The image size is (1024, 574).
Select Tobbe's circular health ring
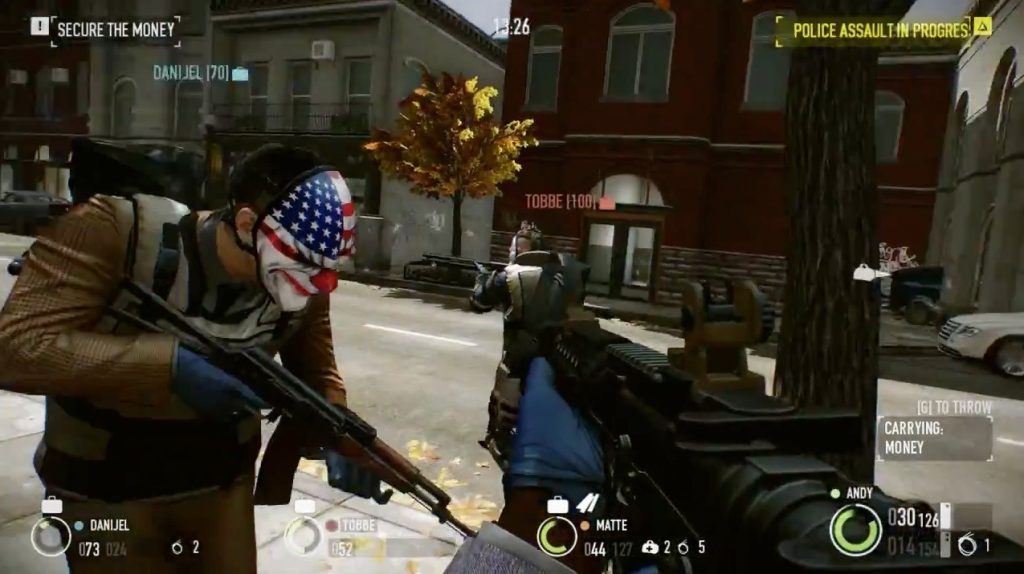click(303, 537)
